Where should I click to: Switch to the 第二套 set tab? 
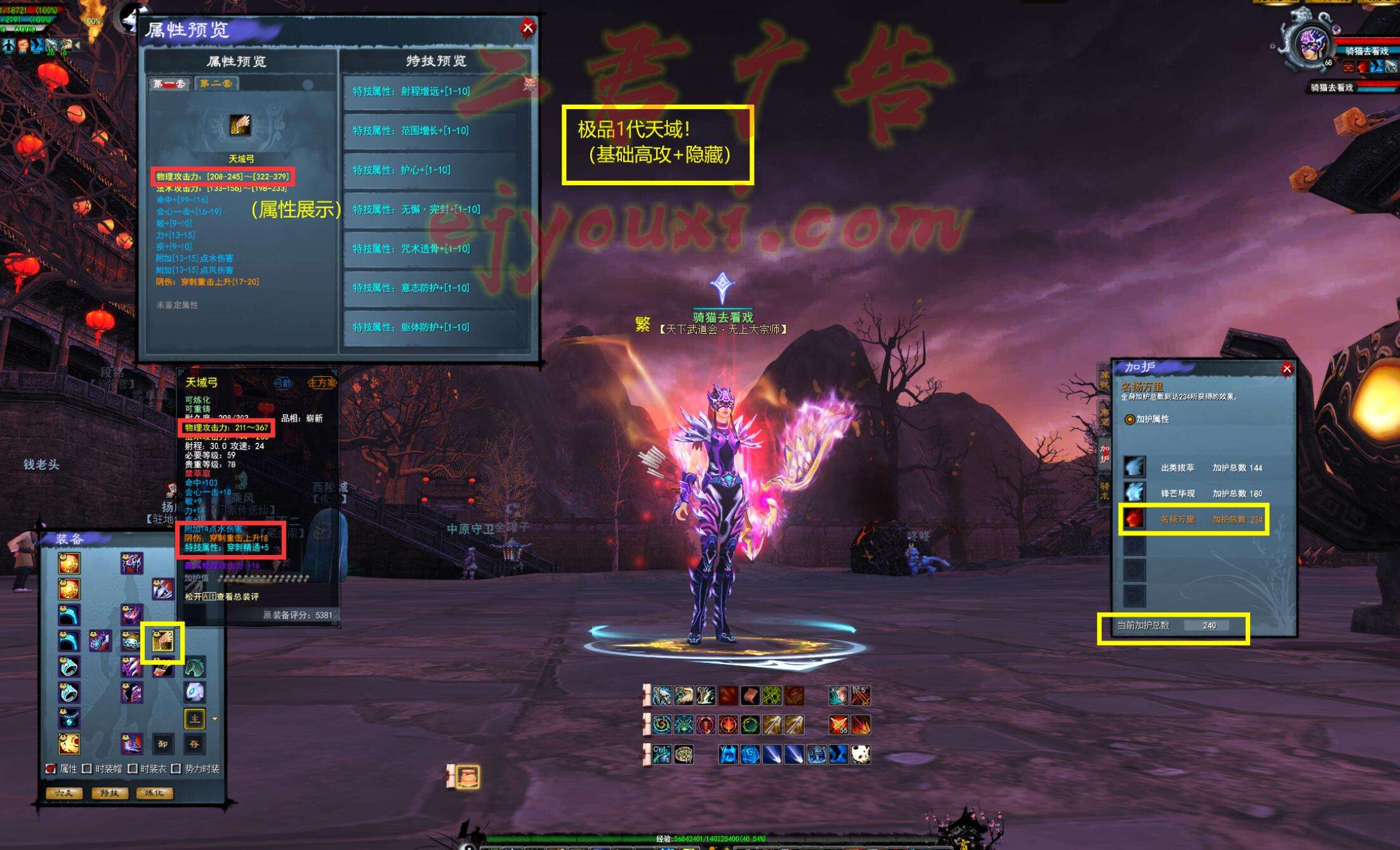pyautogui.click(x=216, y=84)
